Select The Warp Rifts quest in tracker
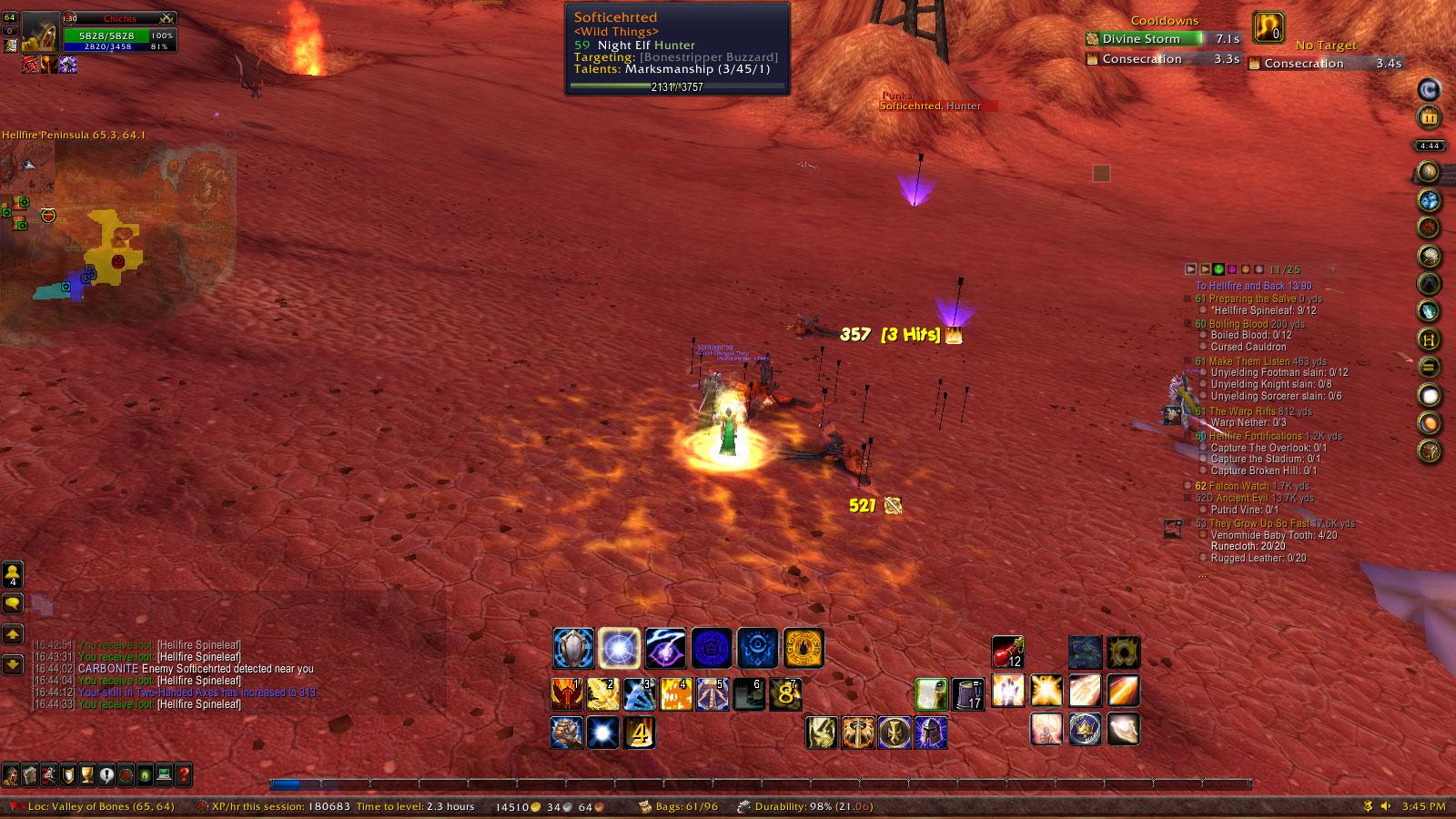 point(1241,411)
